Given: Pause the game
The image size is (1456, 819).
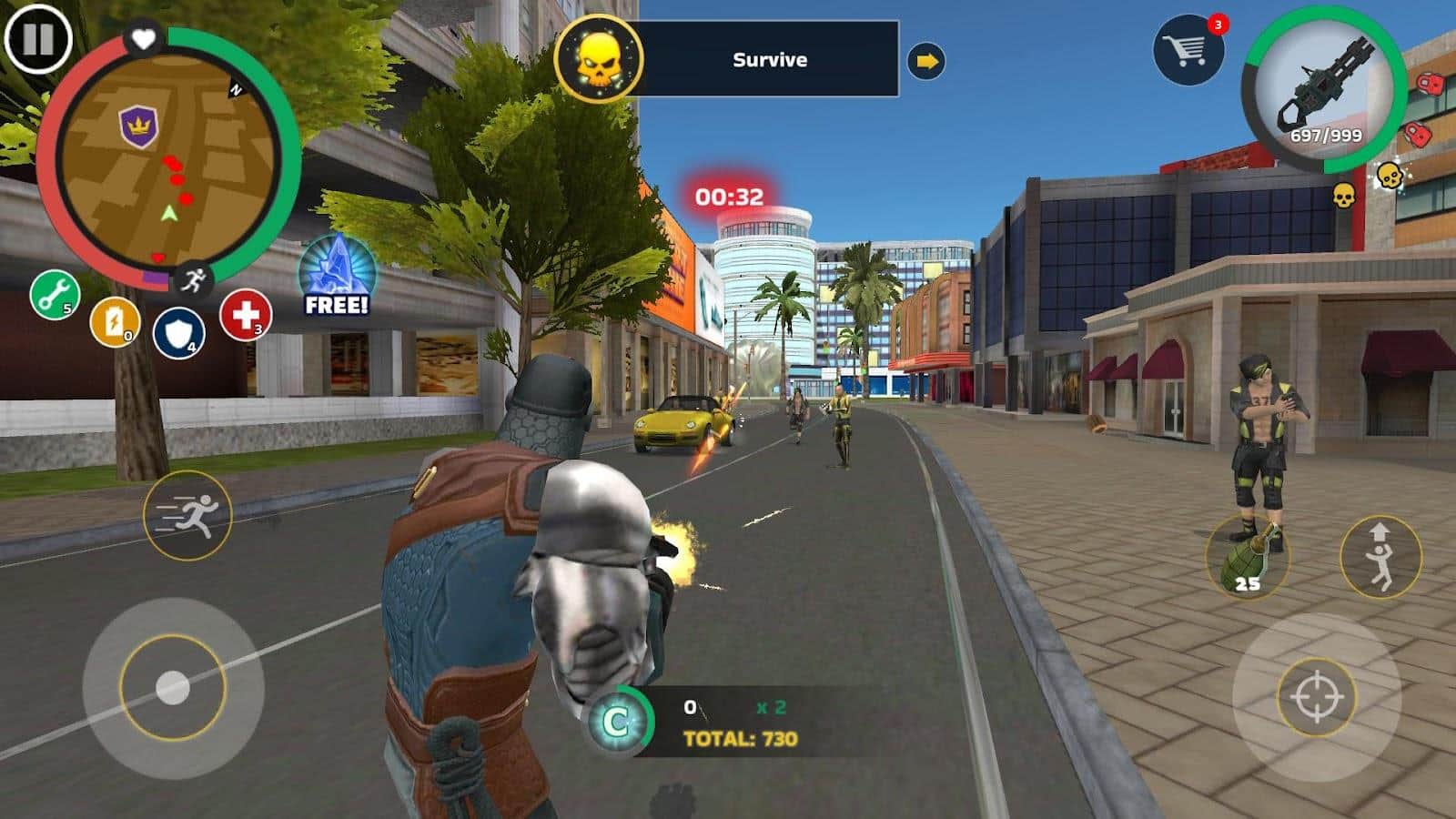Looking at the screenshot, I should coord(37,41).
